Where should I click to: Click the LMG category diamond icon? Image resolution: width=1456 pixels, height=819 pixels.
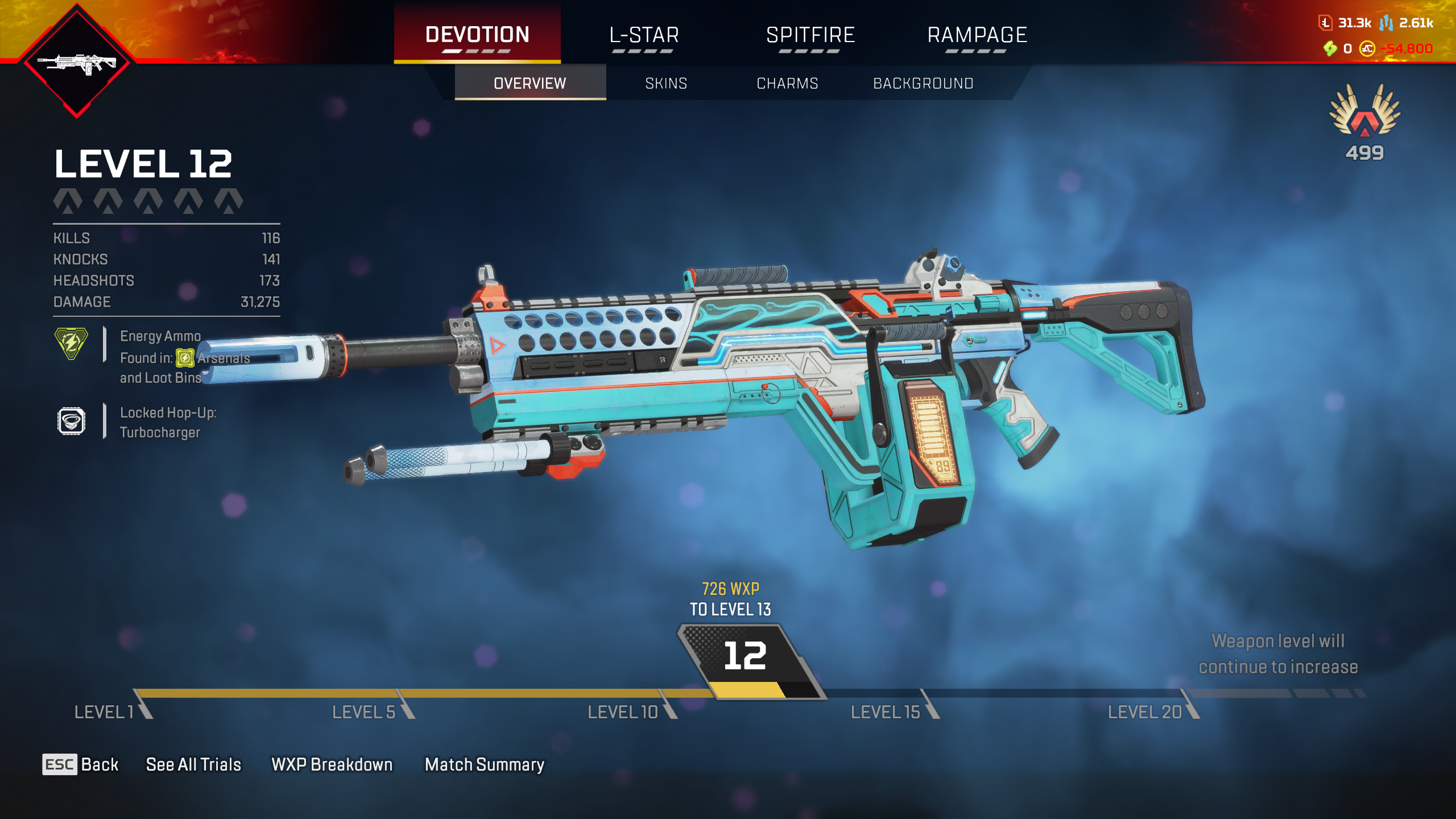(77, 61)
